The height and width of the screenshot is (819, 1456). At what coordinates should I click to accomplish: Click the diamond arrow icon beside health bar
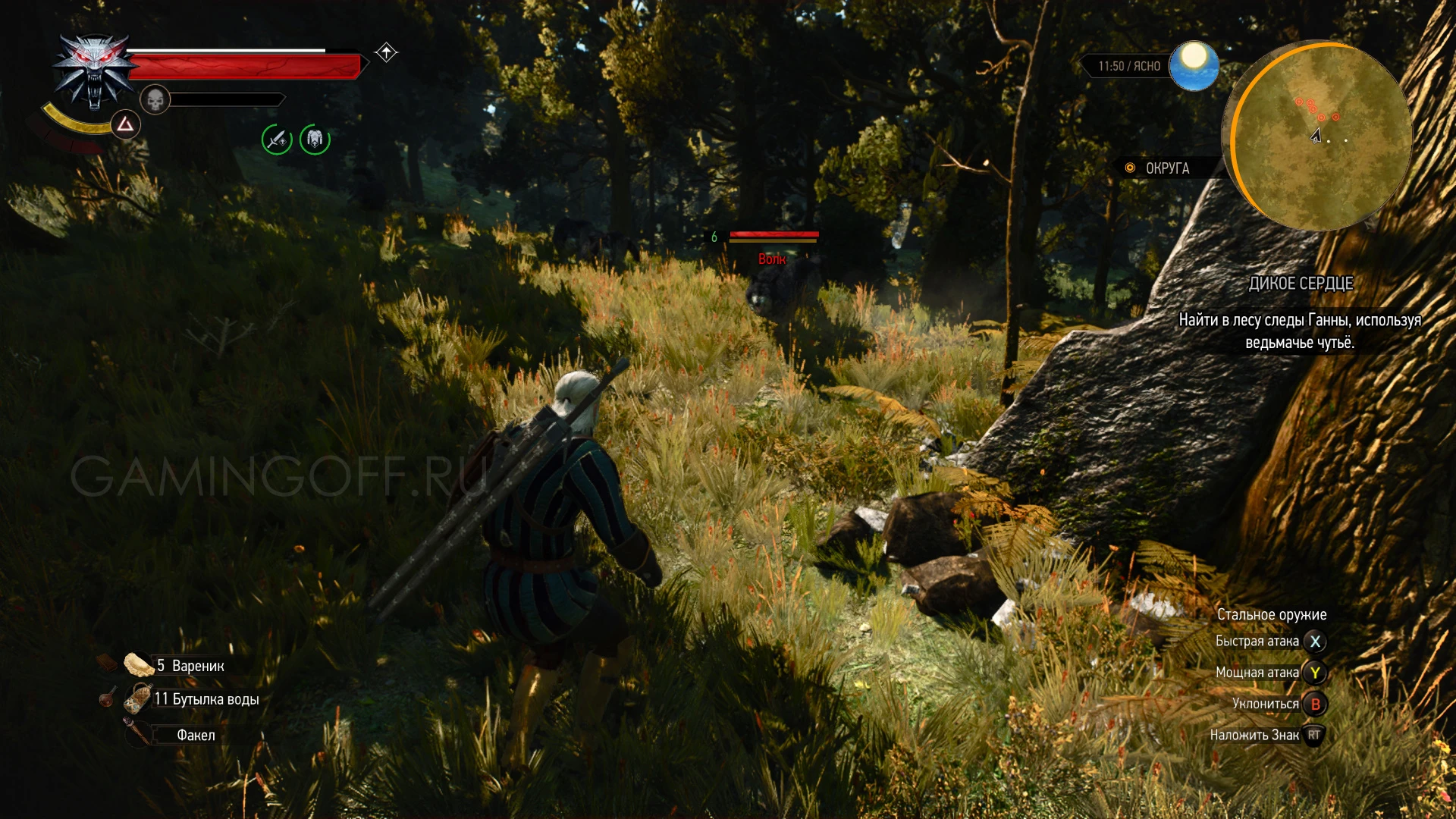point(387,52)
